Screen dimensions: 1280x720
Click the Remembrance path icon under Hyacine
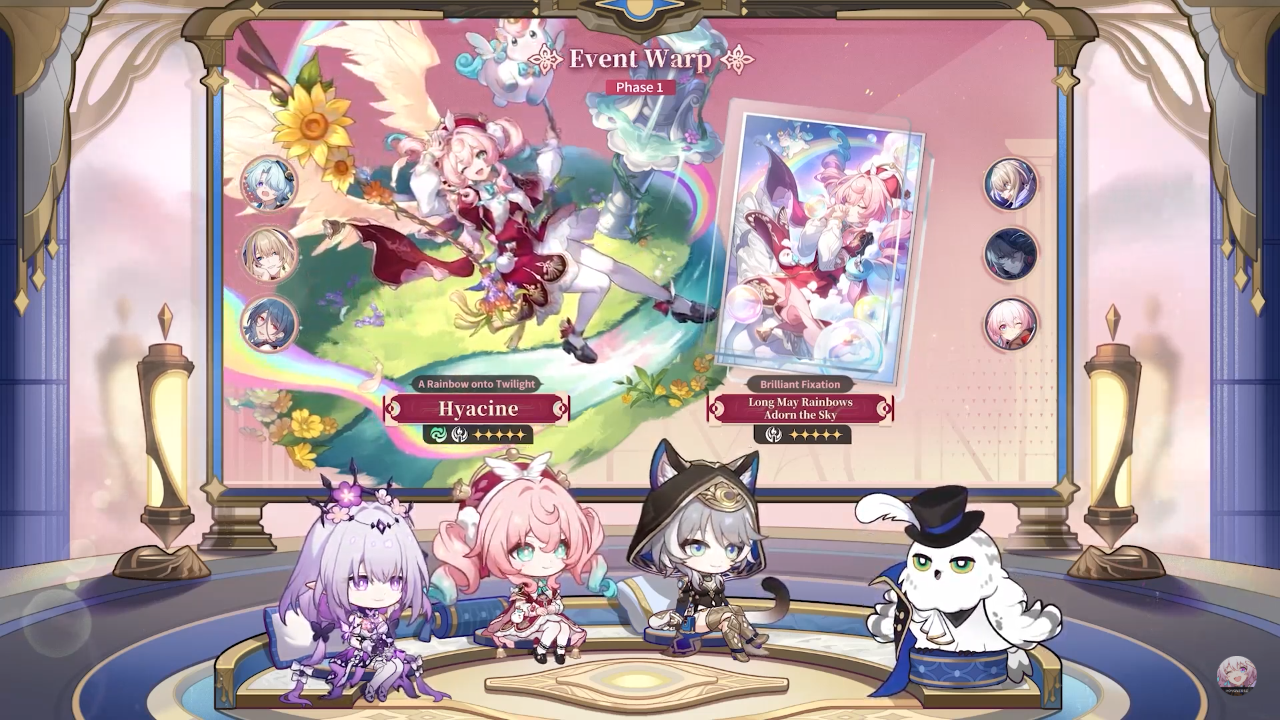458,434
